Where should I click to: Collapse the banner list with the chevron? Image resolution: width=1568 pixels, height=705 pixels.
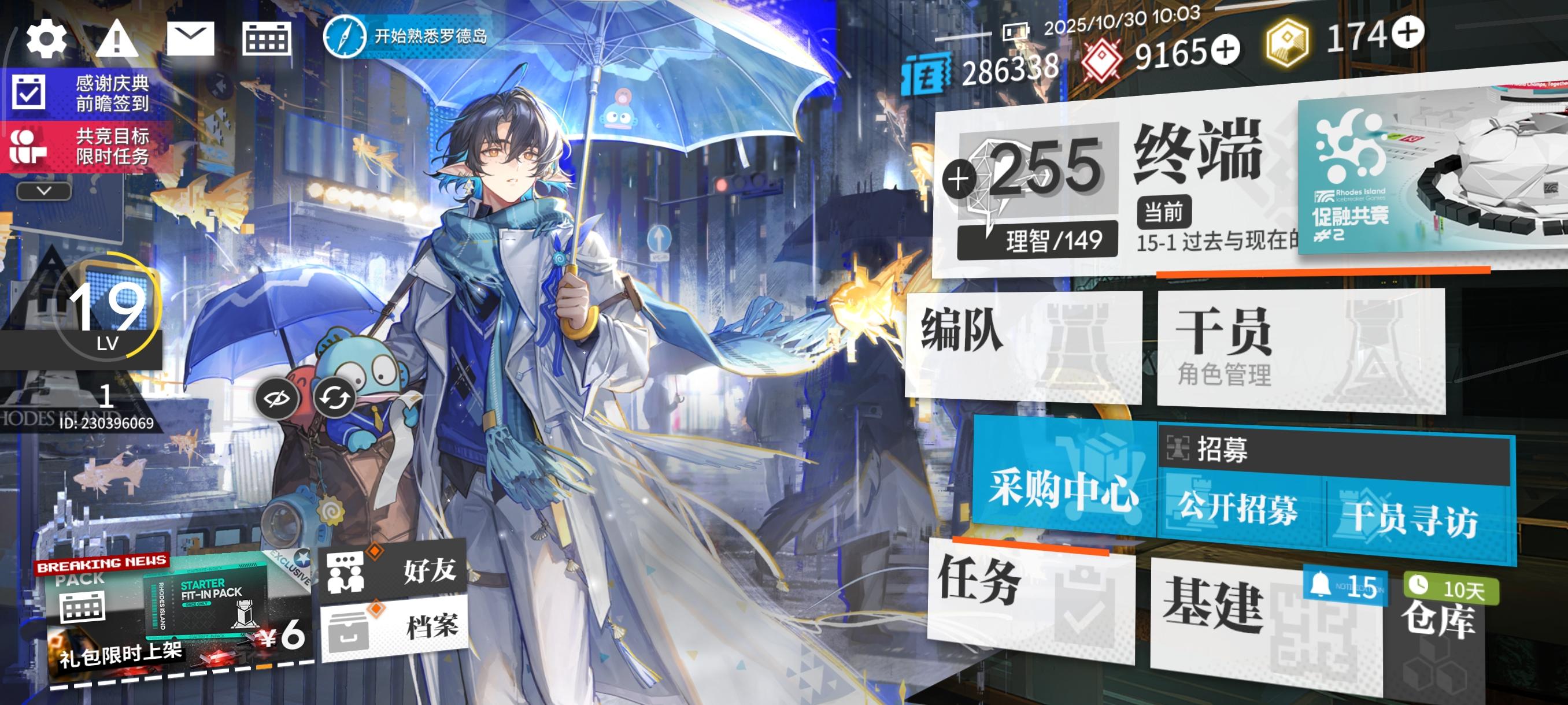click(43, 191)
